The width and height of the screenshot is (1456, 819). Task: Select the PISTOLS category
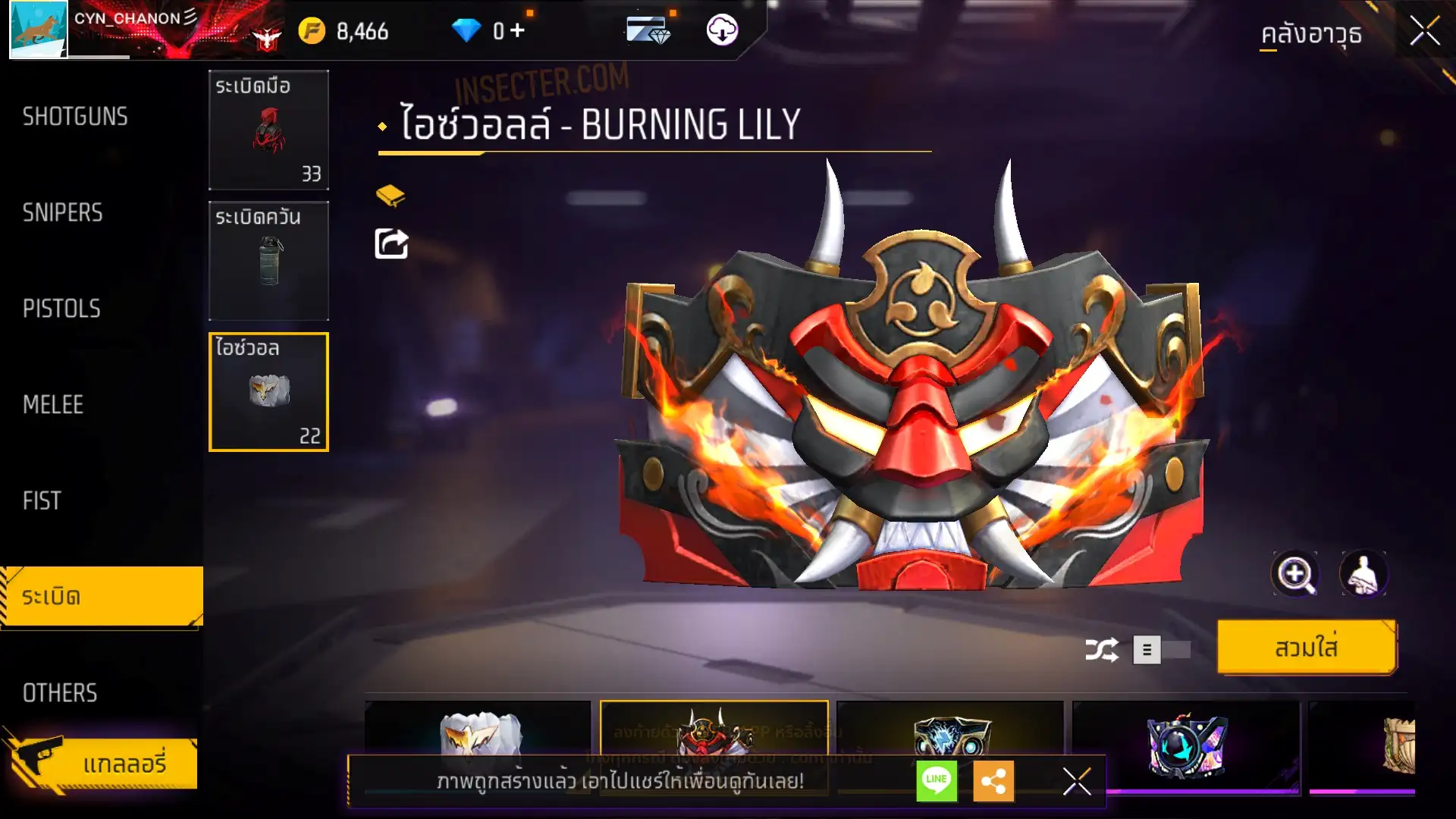point(61,309)
